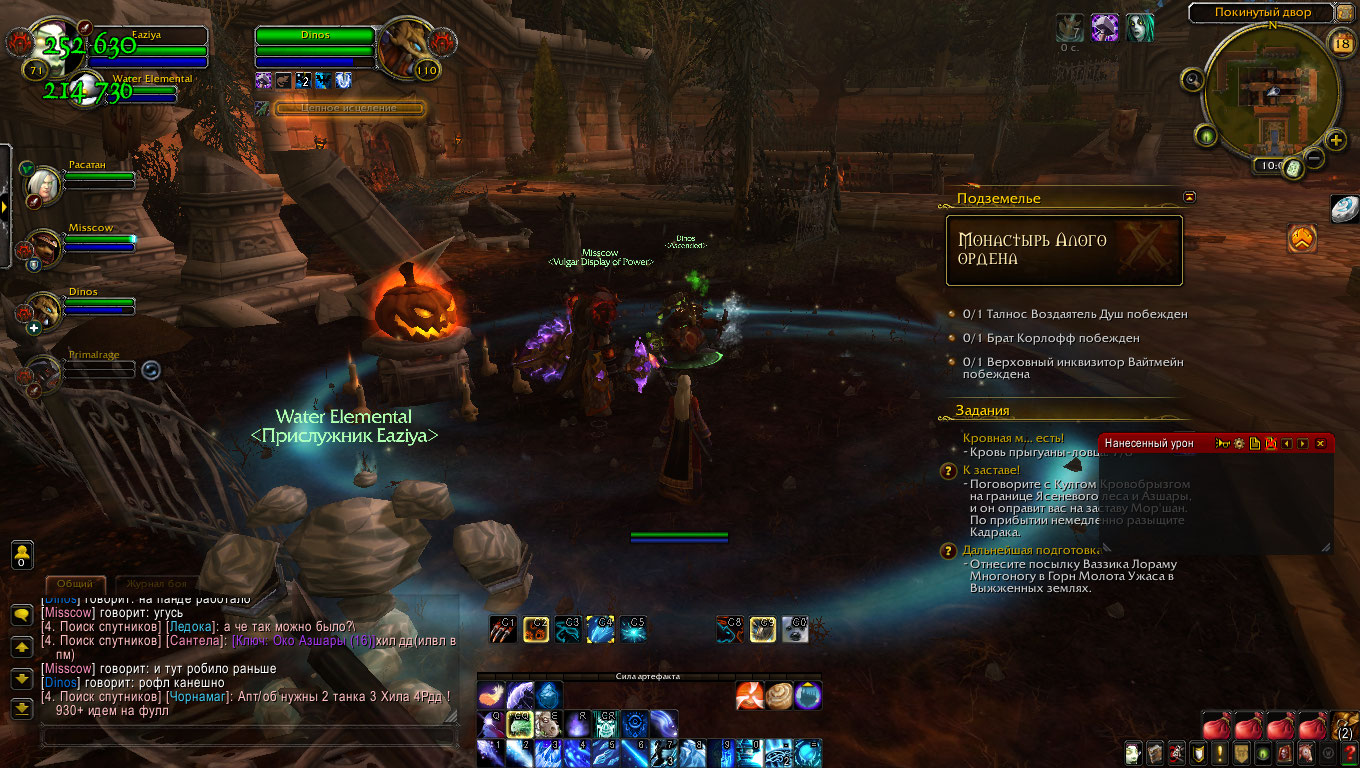Open the damage meter settings gear
Image resolution: width=1360 pixels, height=768 pixels.
[1239, 443]
